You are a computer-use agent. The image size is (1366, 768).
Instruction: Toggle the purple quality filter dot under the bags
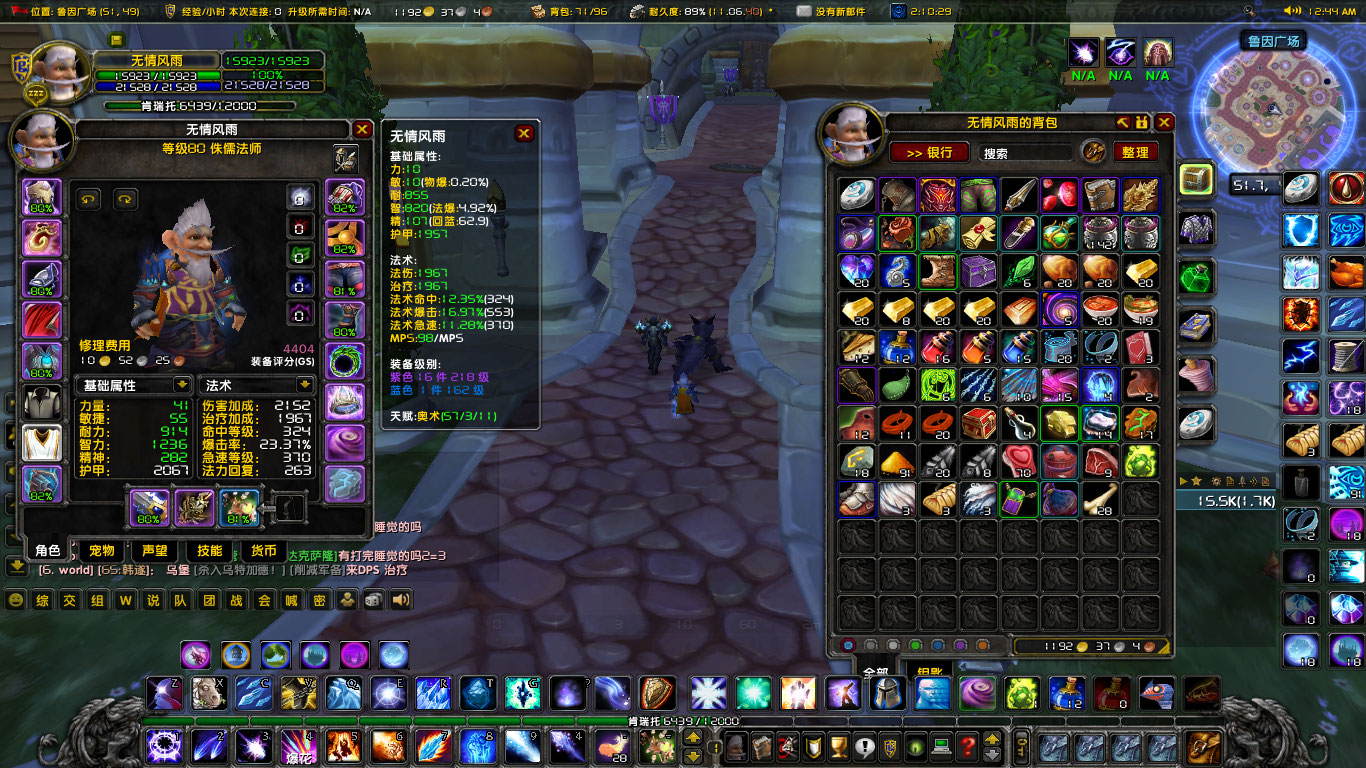(x=960, y=645)
